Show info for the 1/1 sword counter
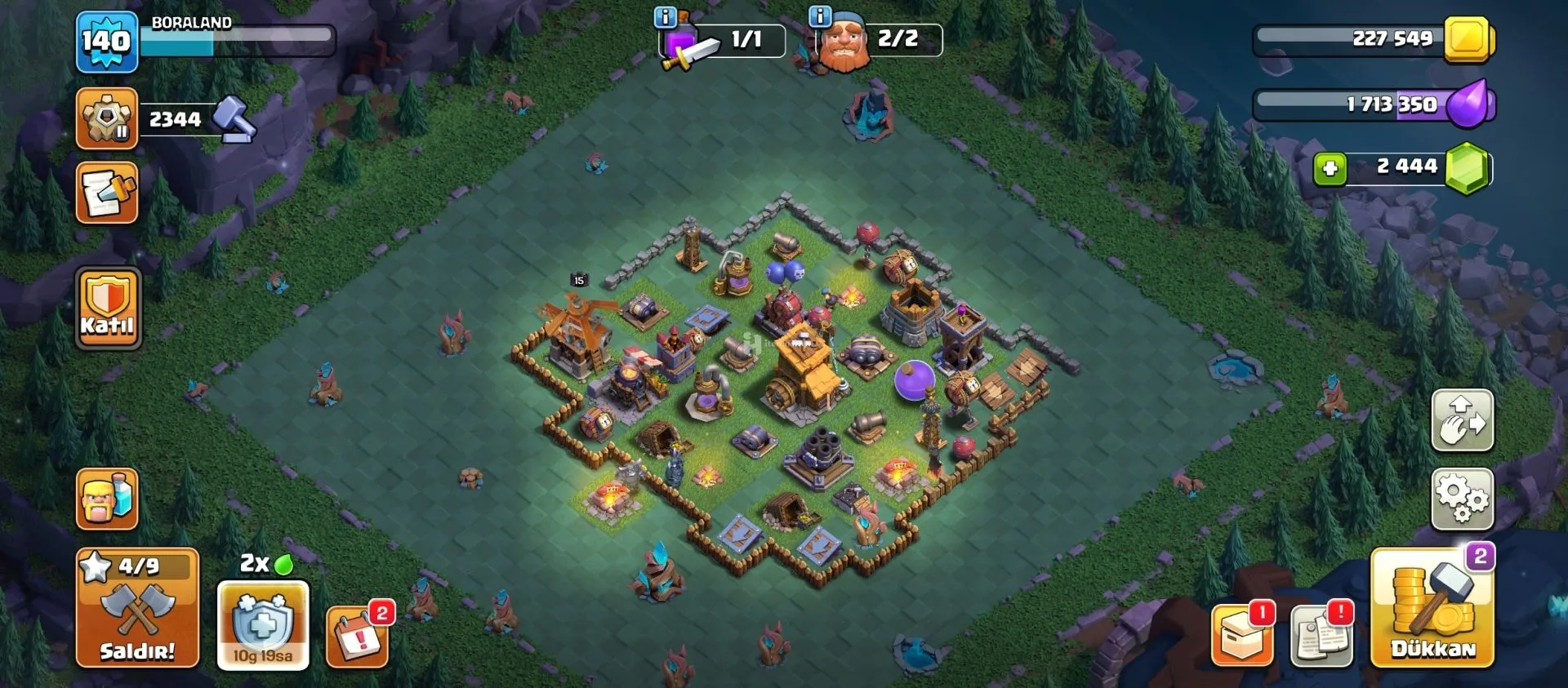The width and height of the screenshot is (1568, 688). point(666,16)
